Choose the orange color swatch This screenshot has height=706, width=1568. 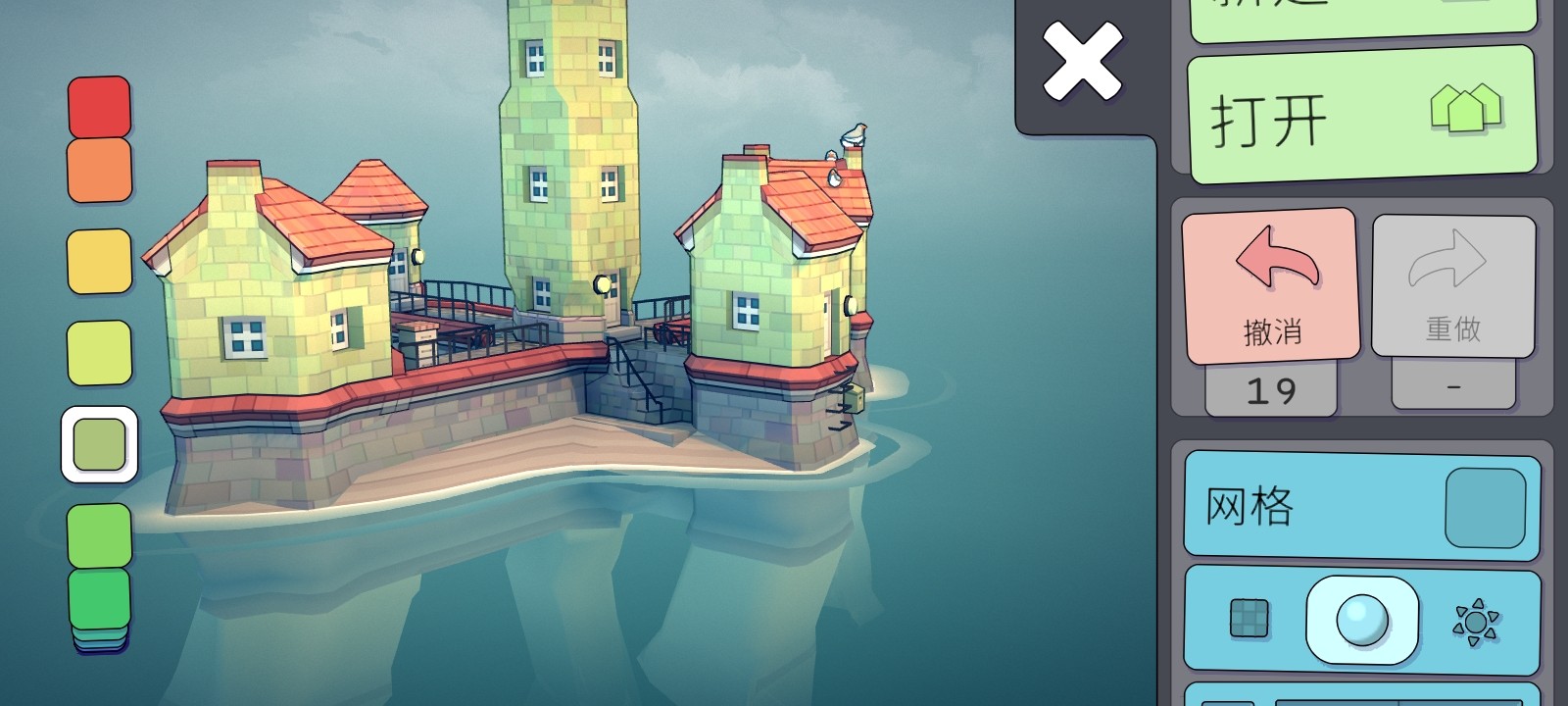click(x=99, y=170)
